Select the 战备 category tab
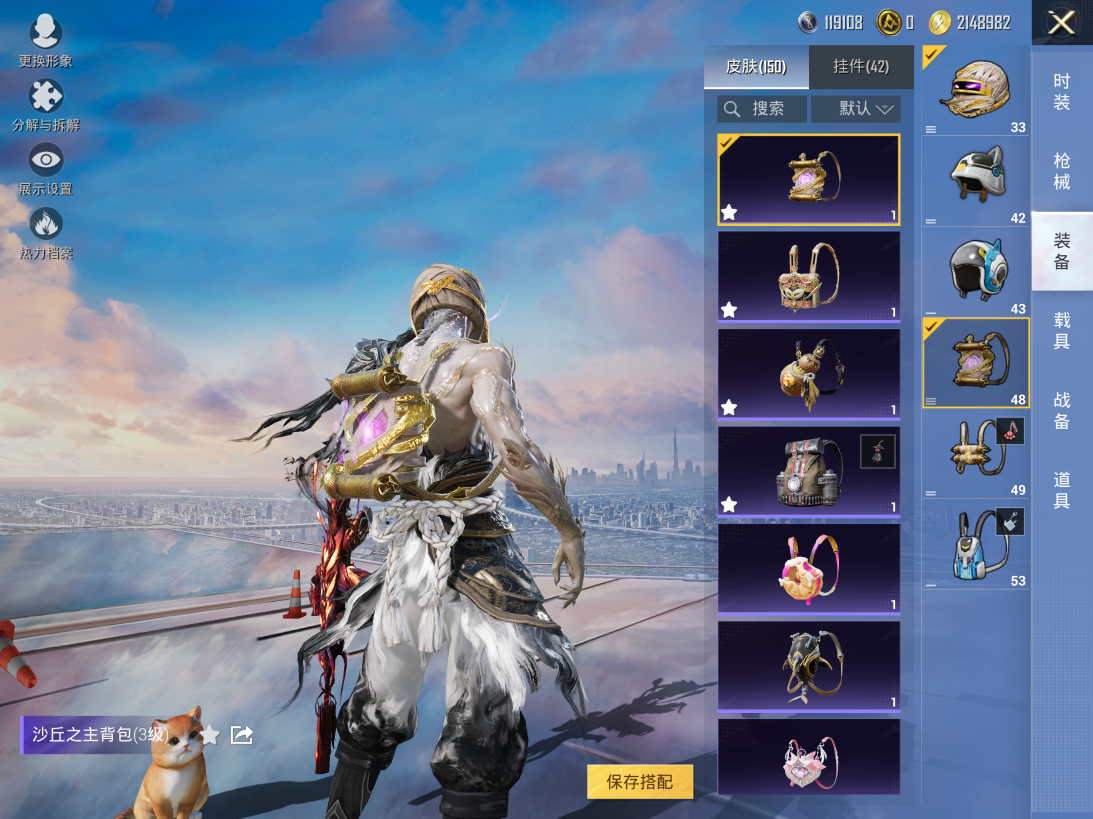The image size is (1093, 819). click(x=1062, y=411)
